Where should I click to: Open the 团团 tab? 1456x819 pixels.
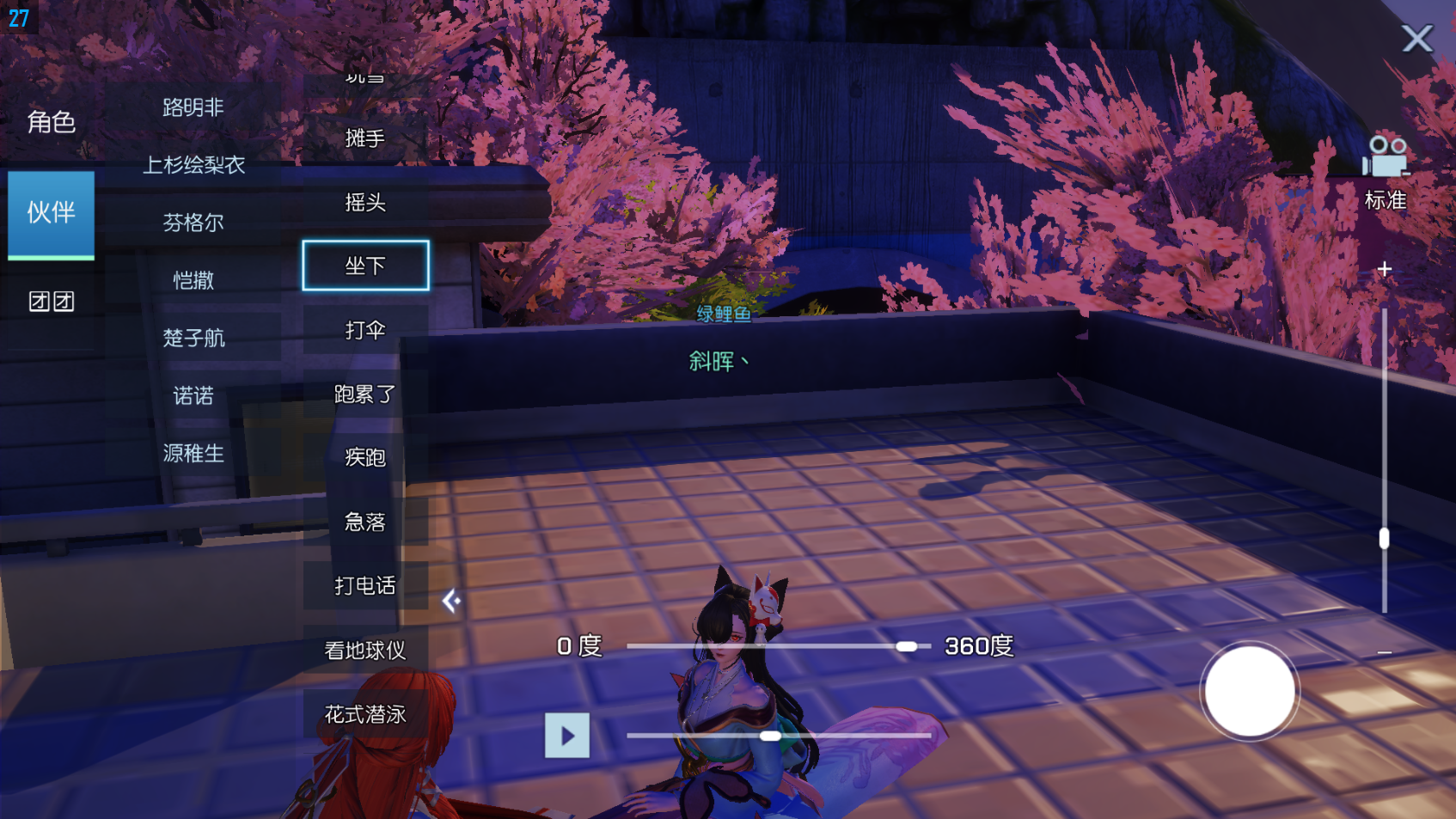point(52,302)
